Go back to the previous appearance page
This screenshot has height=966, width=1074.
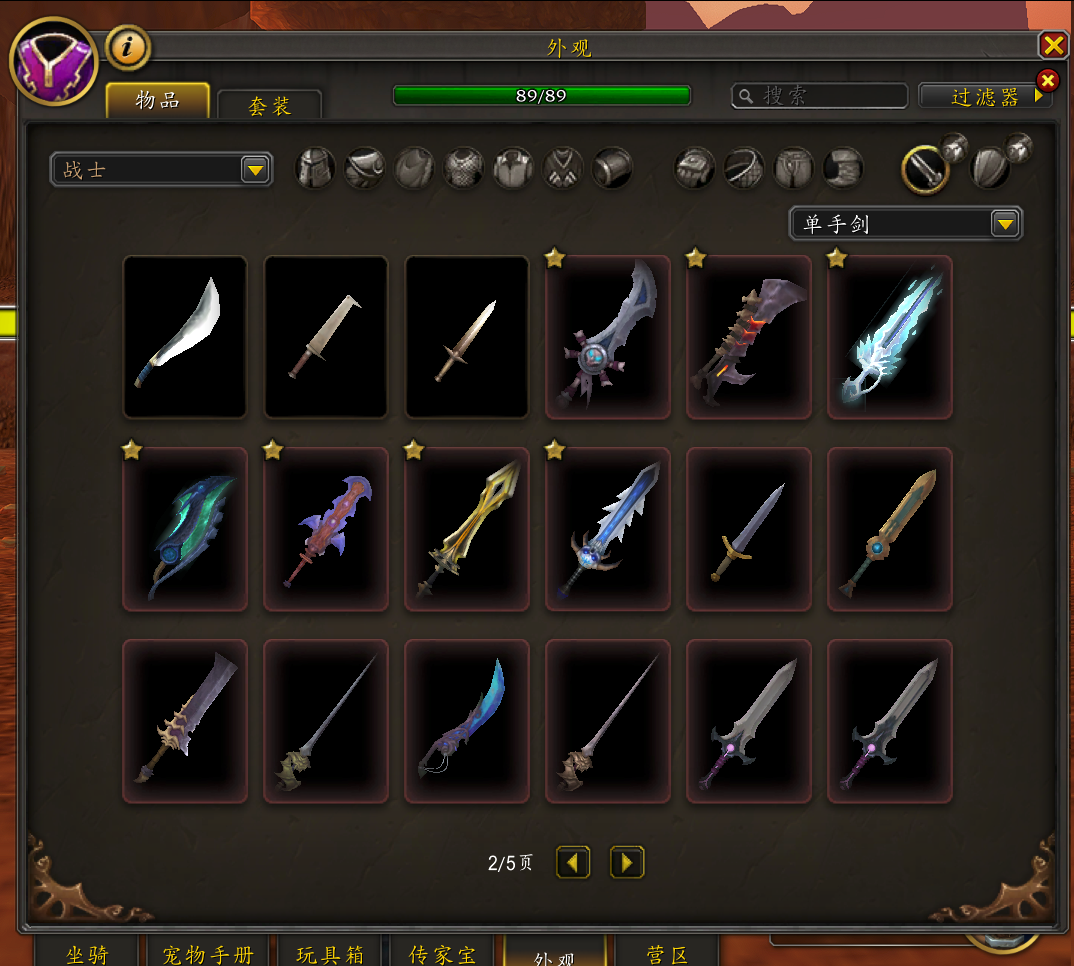tap(573, 862)
